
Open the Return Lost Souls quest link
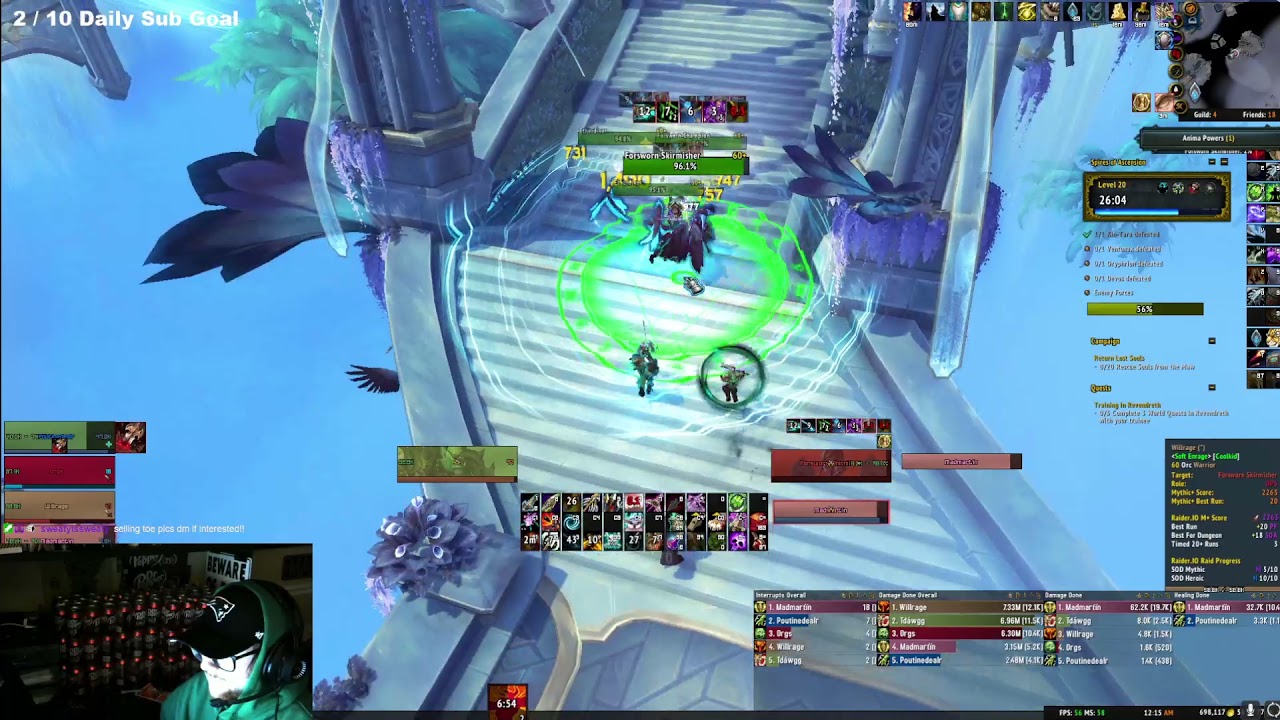click(x=1119, y=357)
